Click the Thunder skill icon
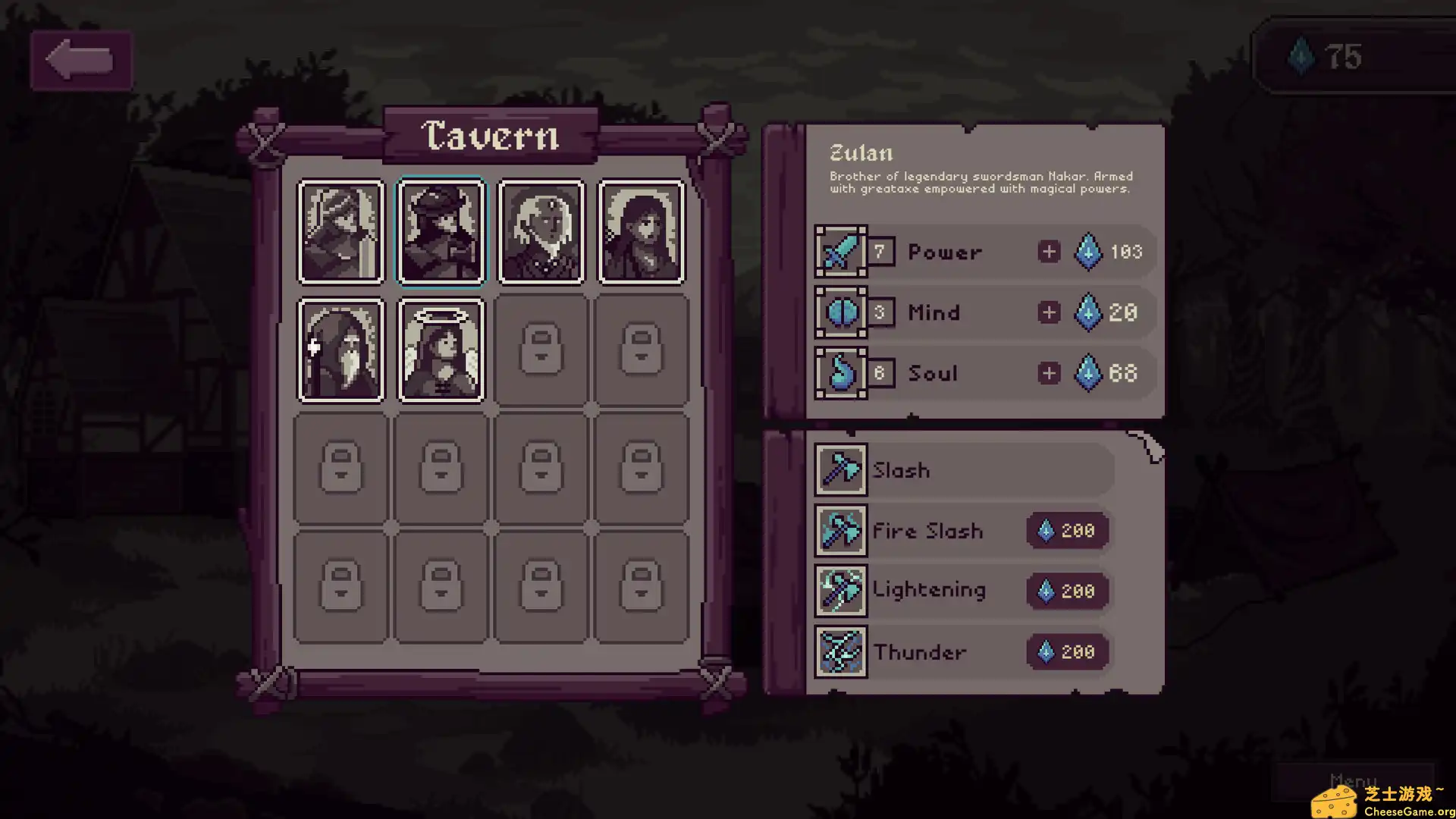 coord(841,652)
